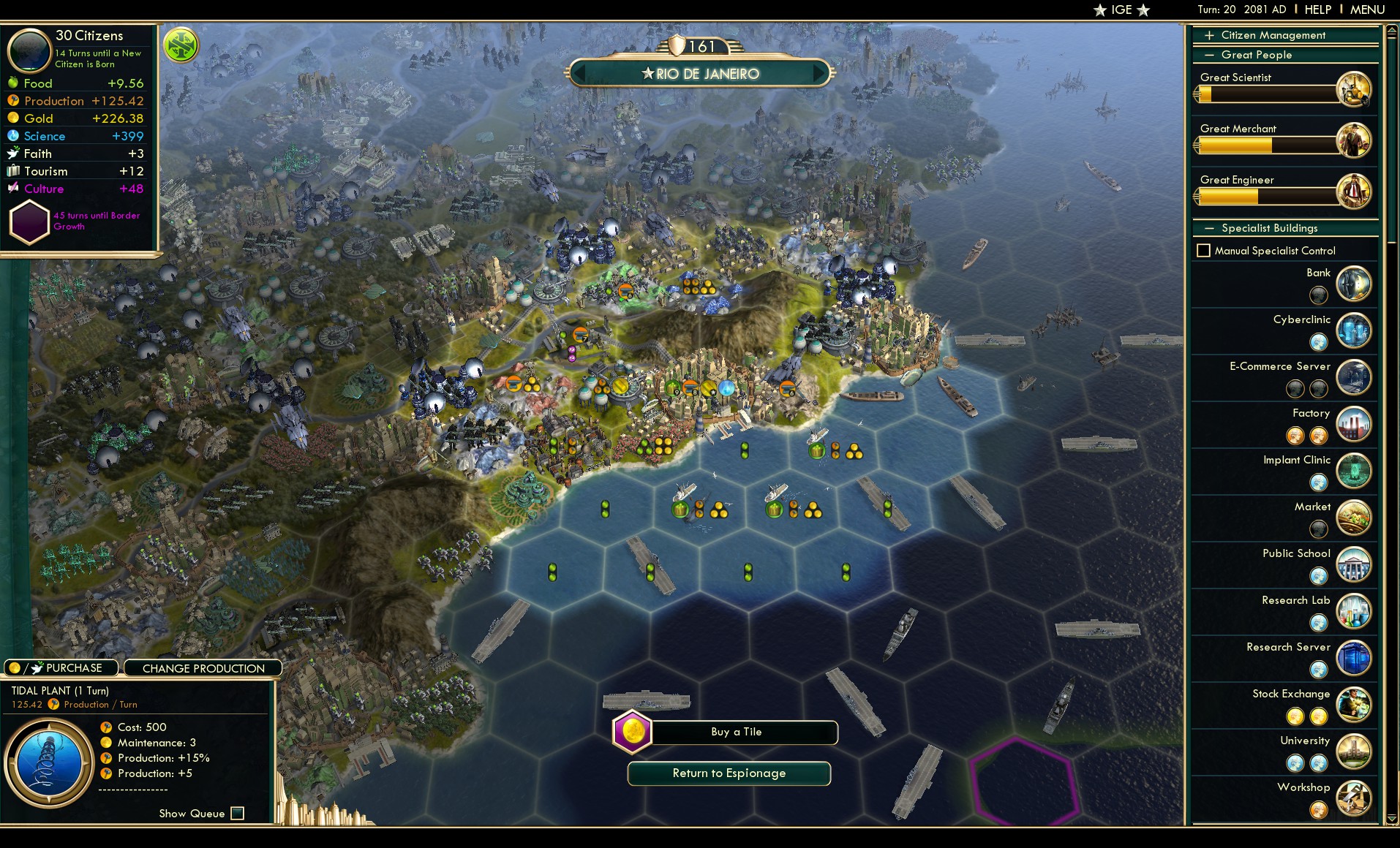Screen dimensions: 1400x848
Task: Fill a Factory specialist slot
Action: (1296, 436)
